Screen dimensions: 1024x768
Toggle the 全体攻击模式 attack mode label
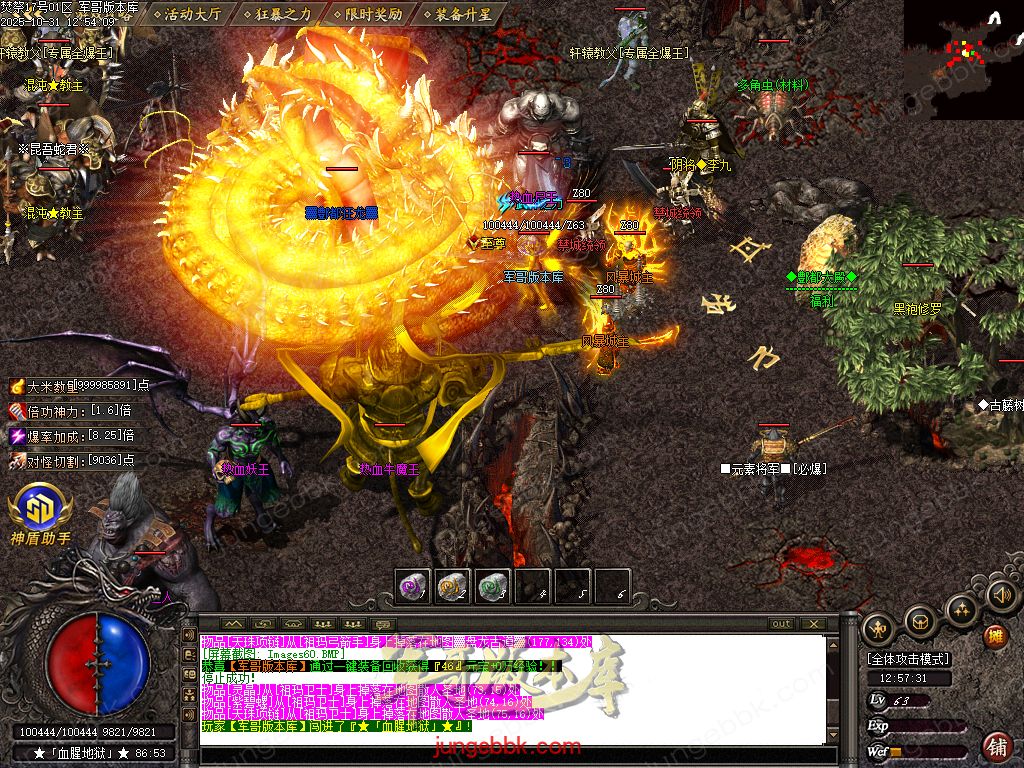tap(909, 659)
